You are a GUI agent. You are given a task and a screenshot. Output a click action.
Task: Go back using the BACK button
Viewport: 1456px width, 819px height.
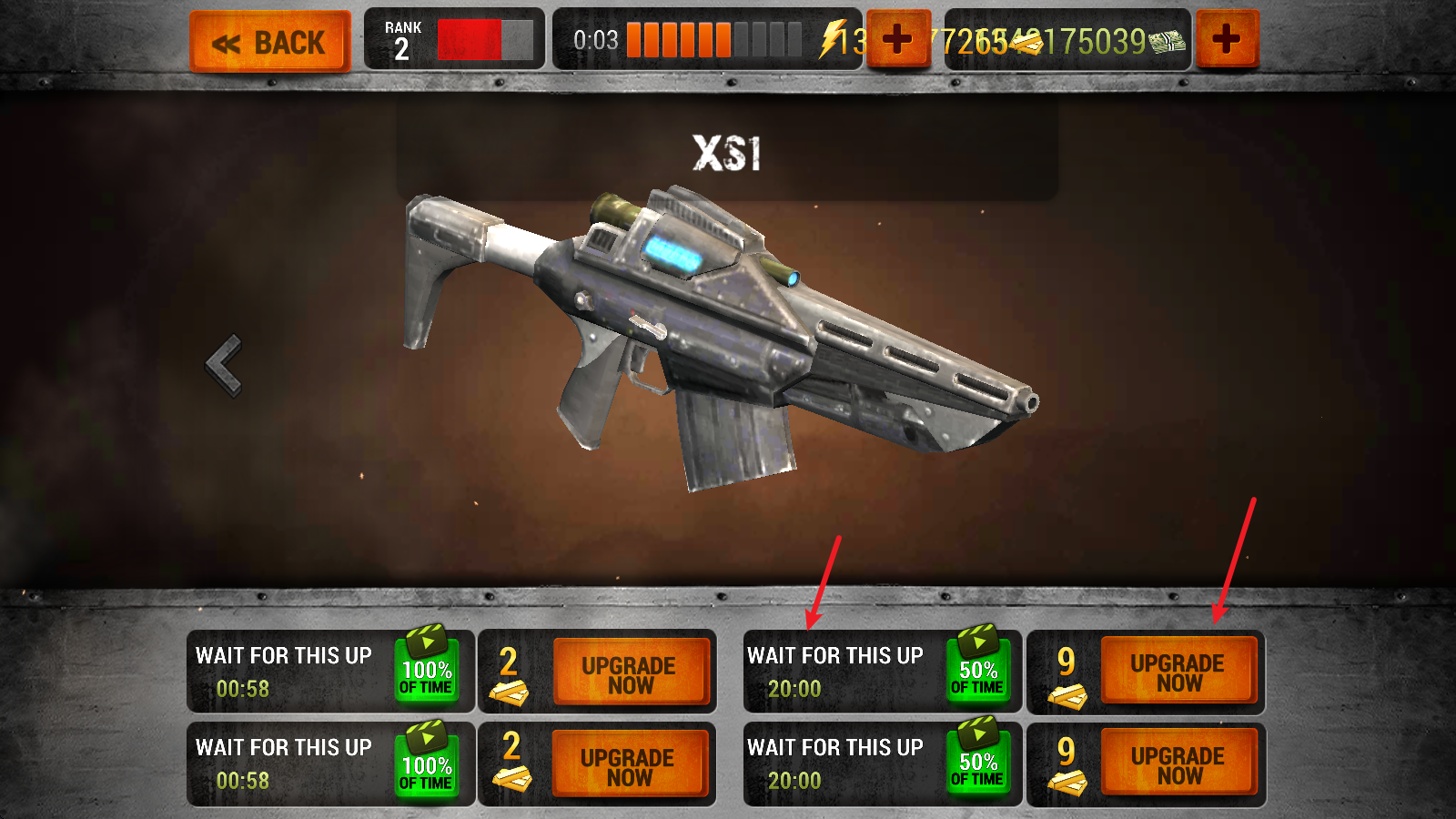tap(269, 42)
